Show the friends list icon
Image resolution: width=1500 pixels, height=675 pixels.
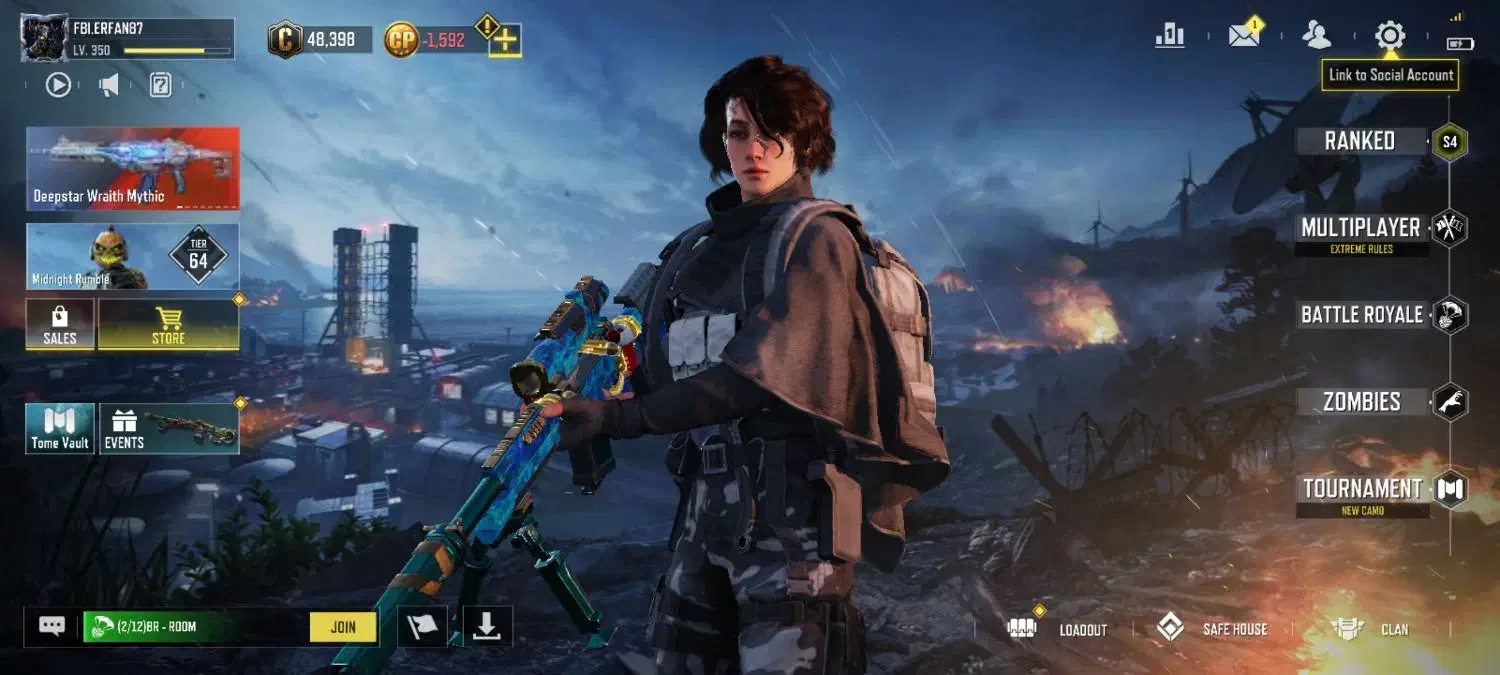point(1316,36)
